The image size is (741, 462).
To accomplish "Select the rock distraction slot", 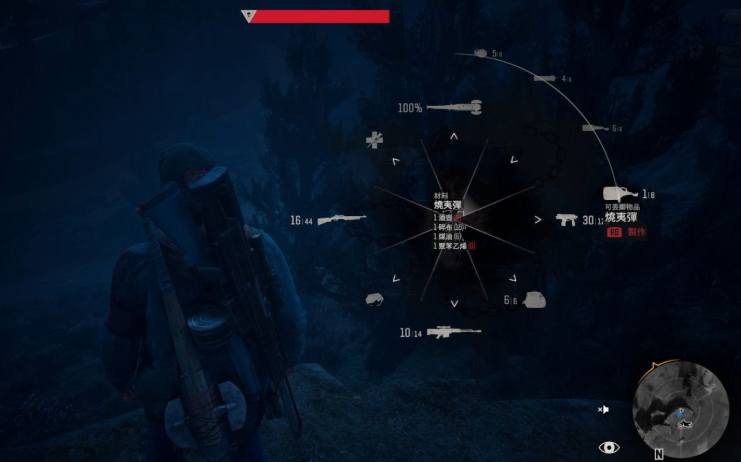I will pos(376,298).
